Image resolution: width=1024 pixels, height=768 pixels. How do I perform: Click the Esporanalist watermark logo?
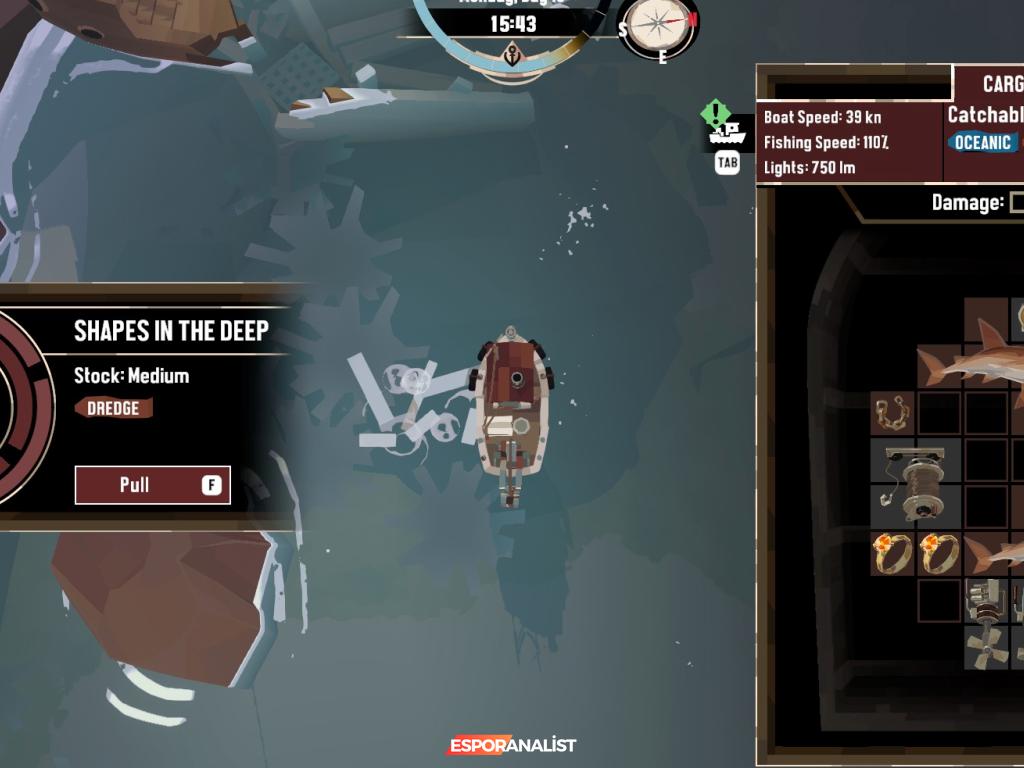(x=511, y=745)
